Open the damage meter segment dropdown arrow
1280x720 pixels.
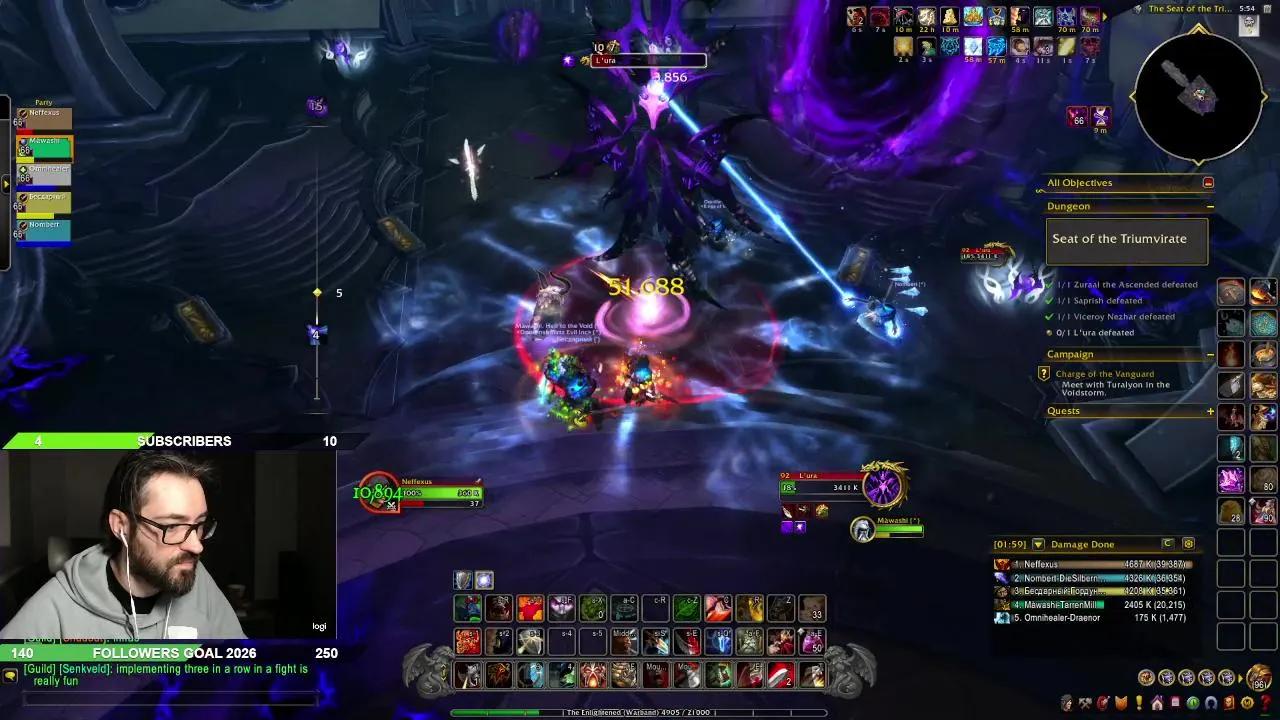[1037, 544]
